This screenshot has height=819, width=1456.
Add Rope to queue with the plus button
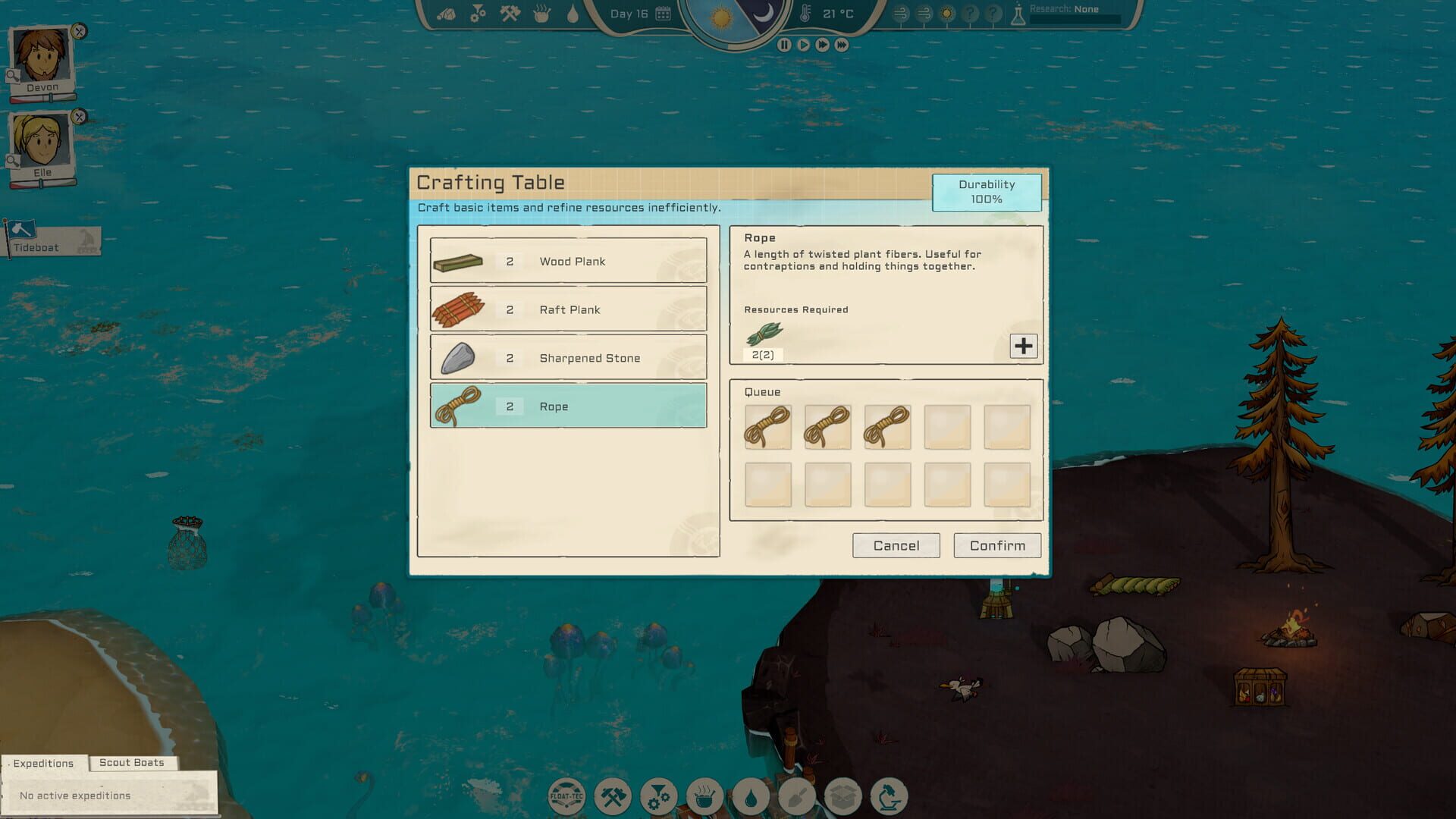click(x=1024, y=346)
